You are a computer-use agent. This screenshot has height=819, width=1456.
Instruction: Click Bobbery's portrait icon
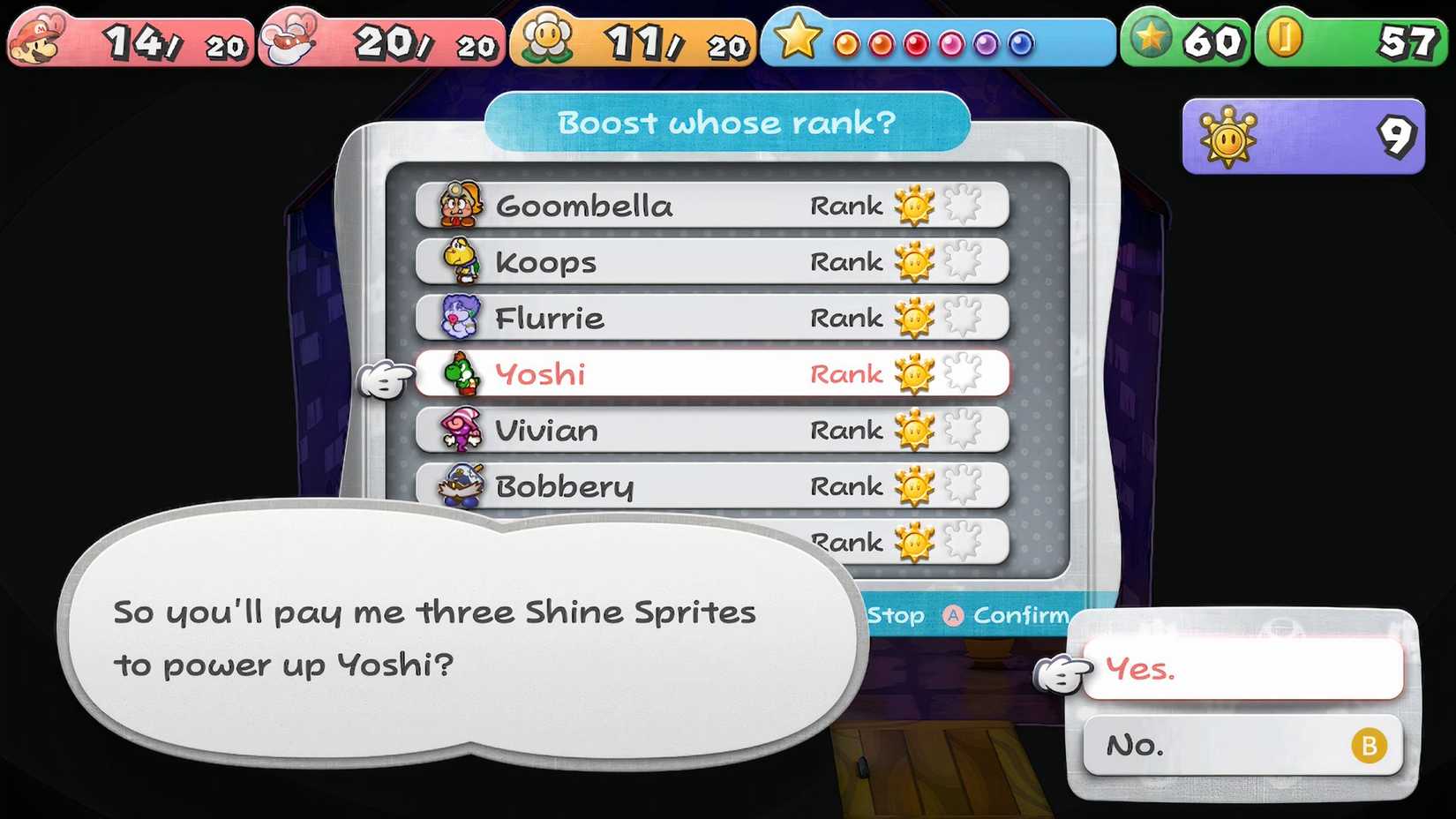(457, 486)
